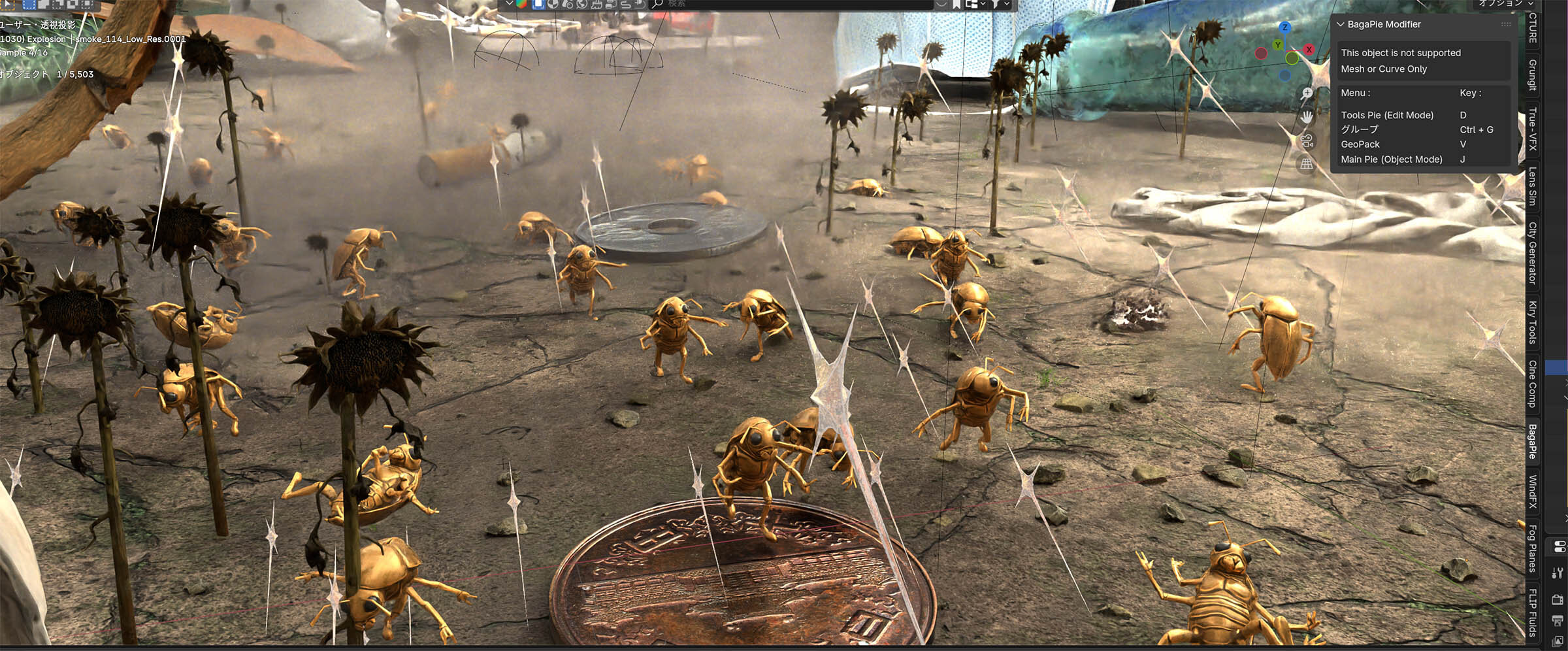This screenshot has width=1568, height=651.
Task: Toggle the camera view button
Action: point(1307,141)
